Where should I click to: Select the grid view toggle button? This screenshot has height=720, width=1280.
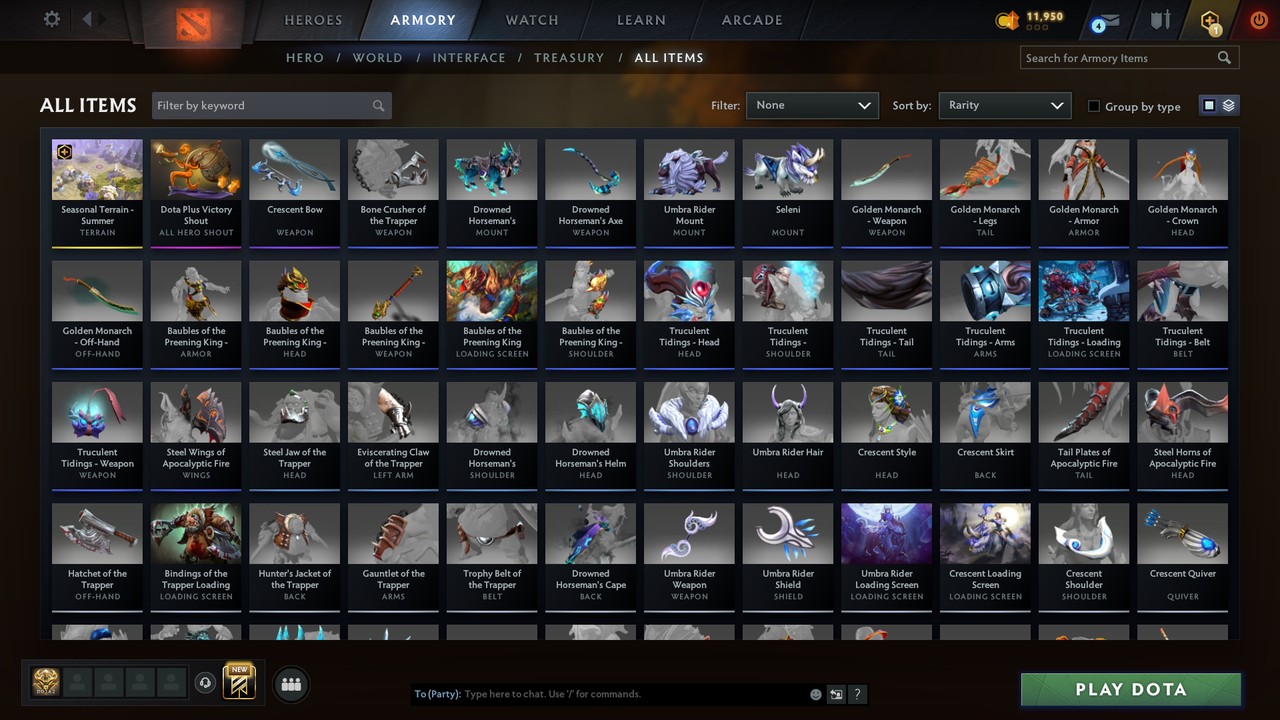coord(1210,104)
